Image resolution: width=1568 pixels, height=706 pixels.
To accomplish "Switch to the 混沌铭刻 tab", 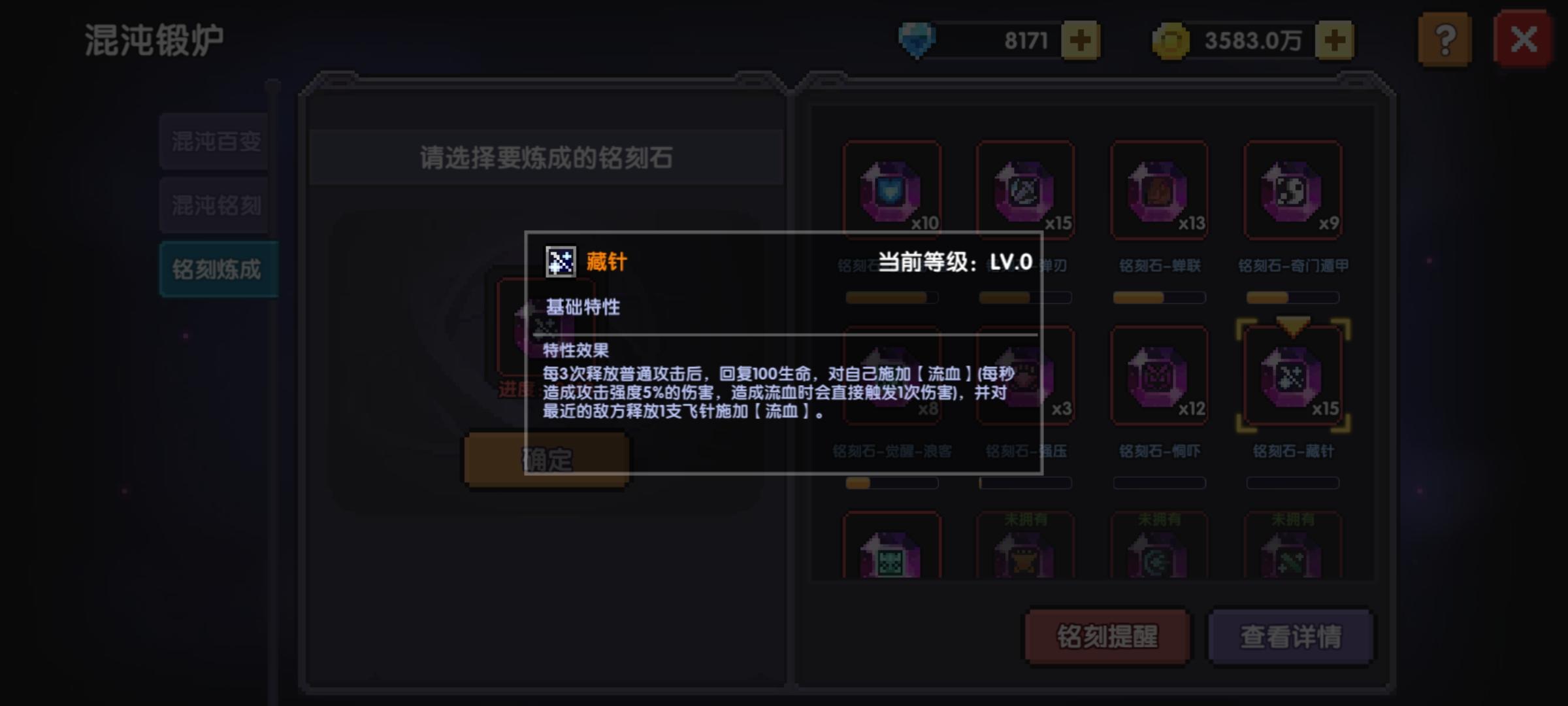I will point(216,205).
